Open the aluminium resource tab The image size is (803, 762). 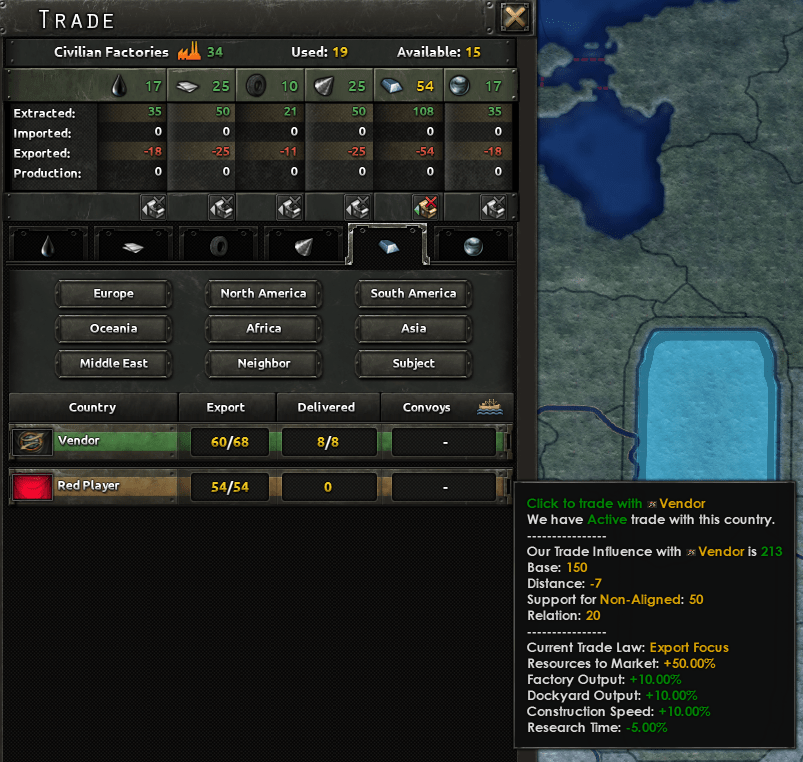tap(132, 246)
